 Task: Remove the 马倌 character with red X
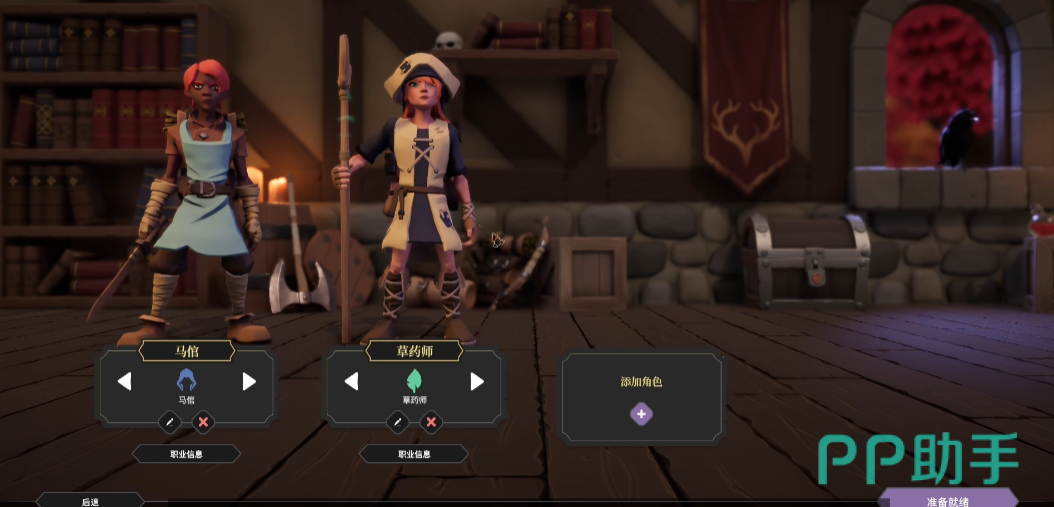point(203,422)
